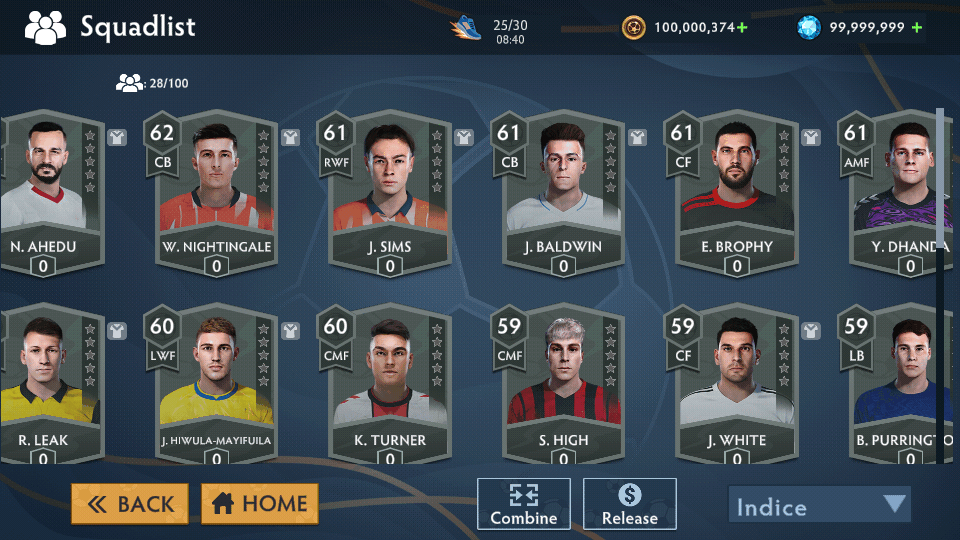Open the Combine players option
The width and height of the screenshot is (960, 540).
[x=523, y=503]
